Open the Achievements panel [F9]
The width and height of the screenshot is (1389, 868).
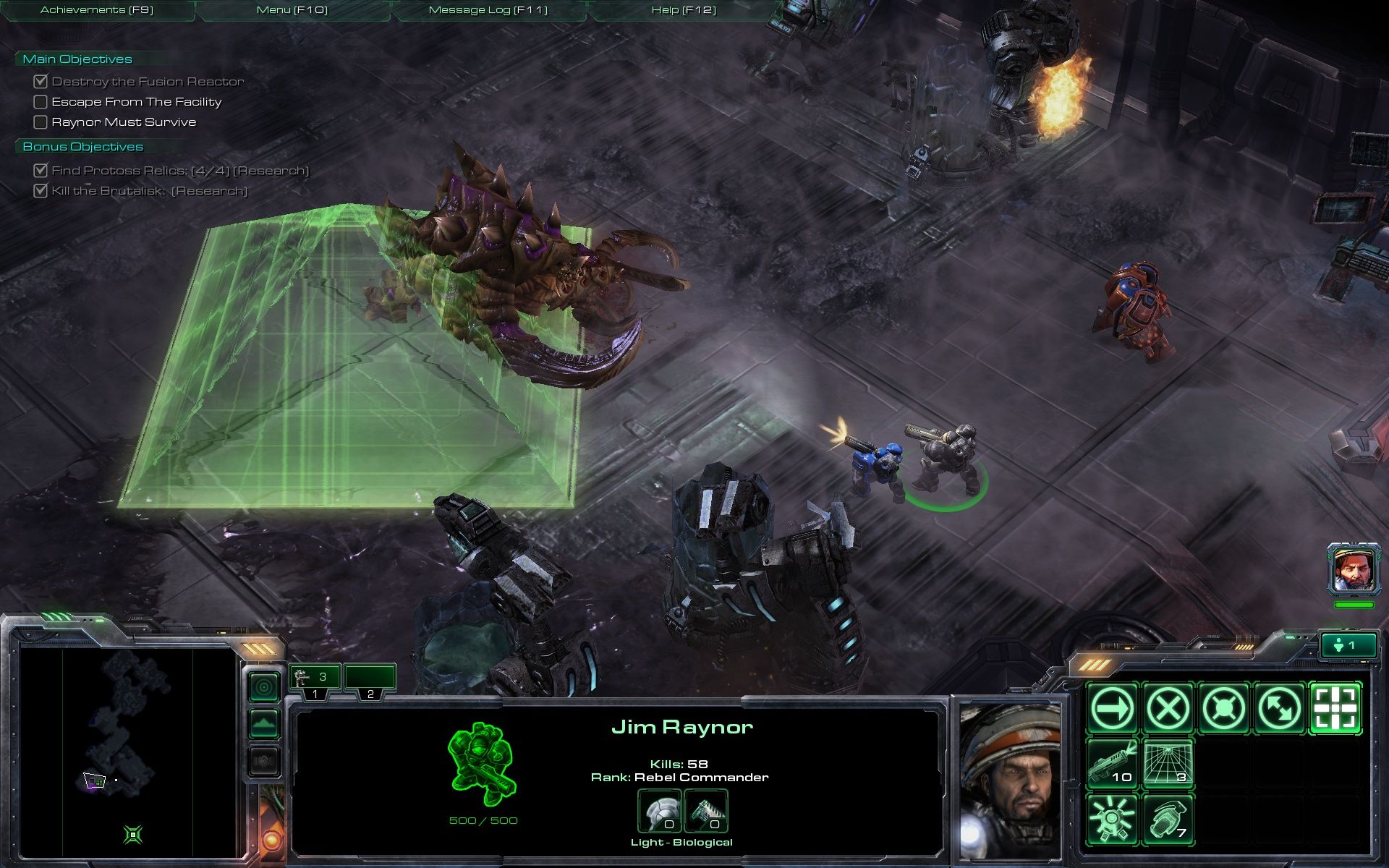tap(98, 10)
